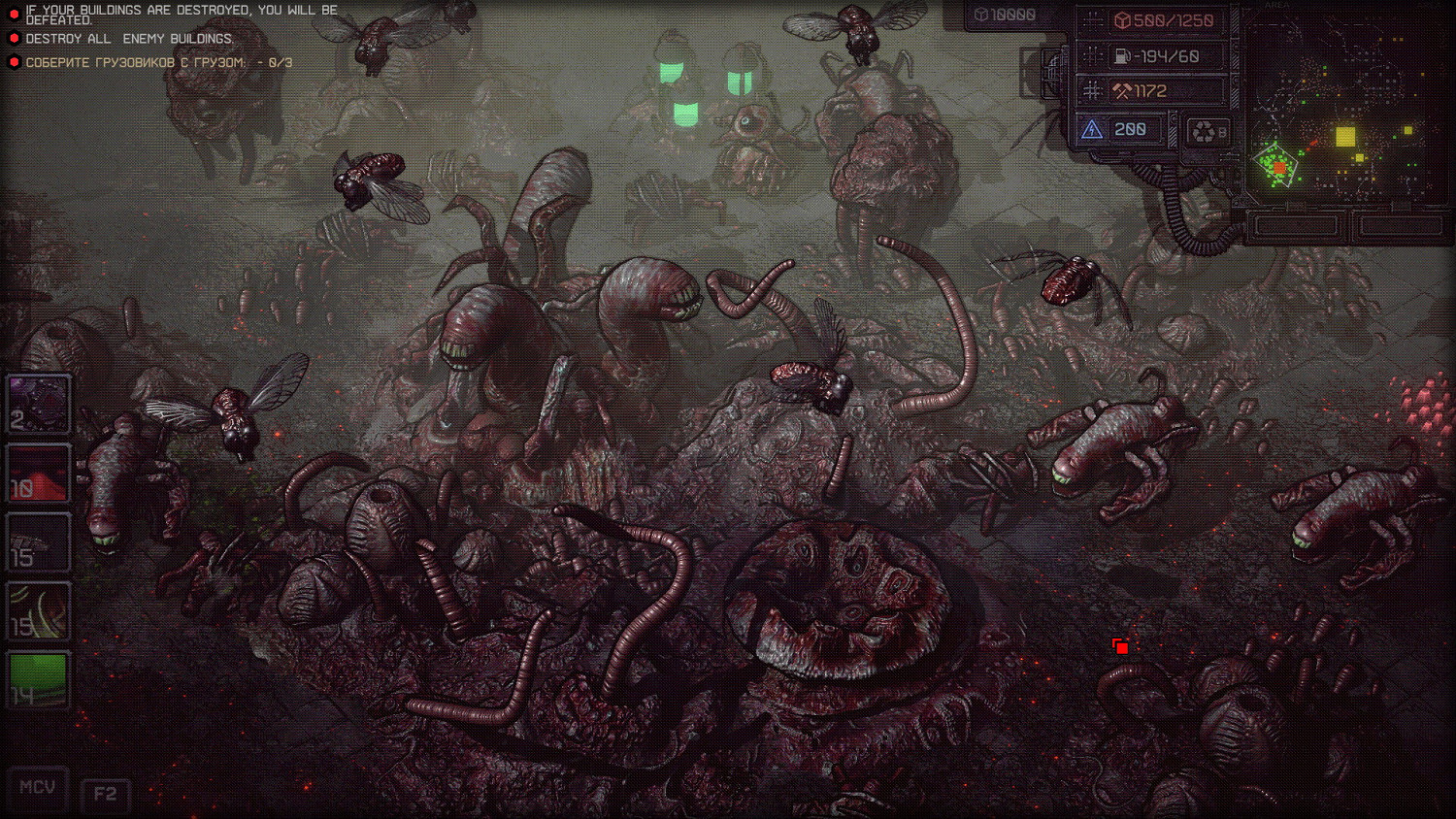Viewport: 1456px width, 819px height.
Task: Toggle the indicator next to 'DESTROY ALL ENEMY BUILDINGS'
Action: pyautogui.click(x=13, y=37)
